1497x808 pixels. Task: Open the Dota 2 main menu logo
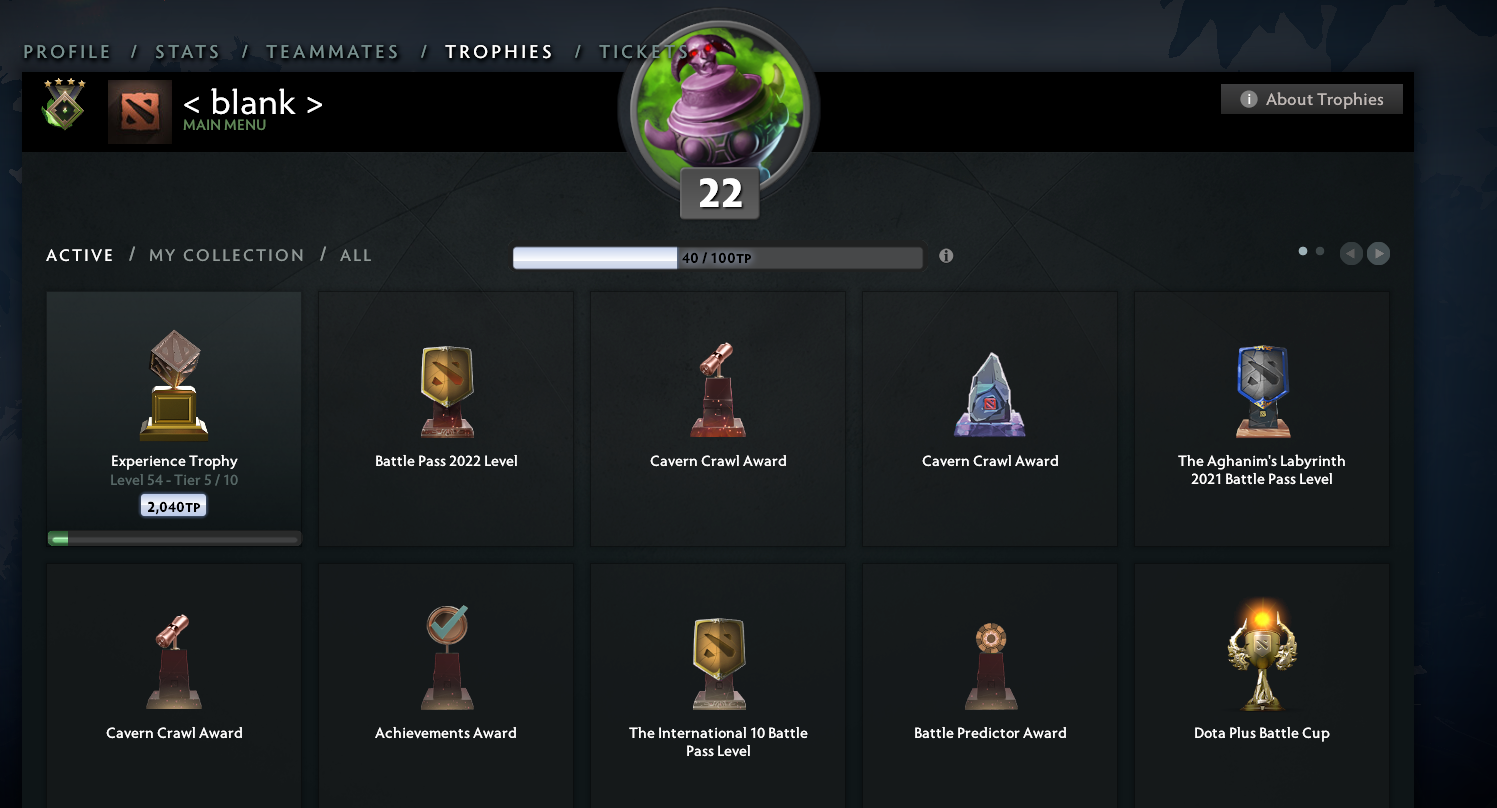tap(139, 111)
